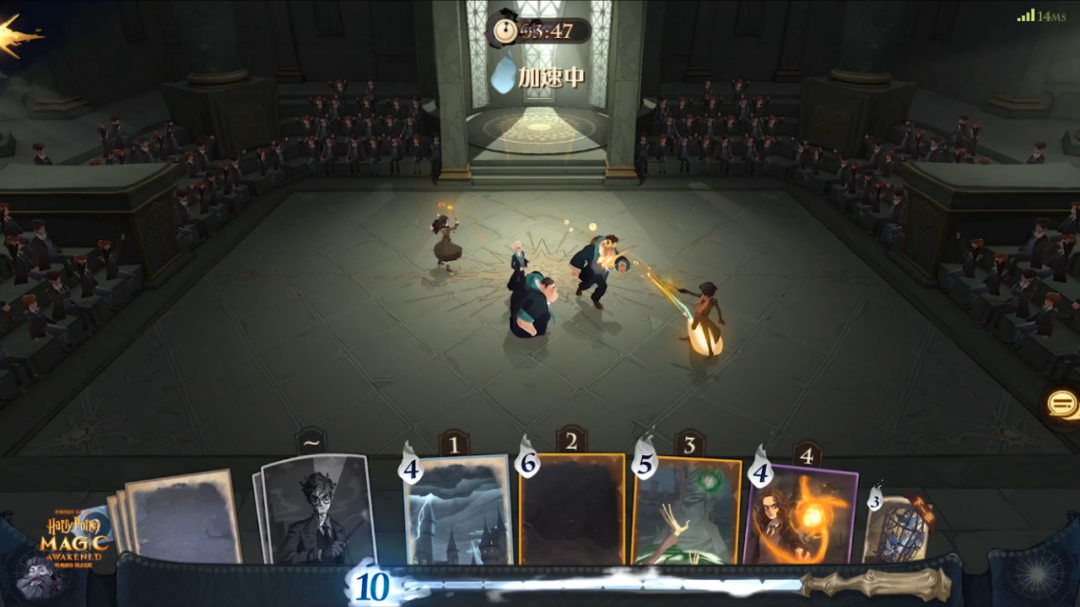Tap the face-down deck pile
This screenshot has width=1080, height=607.
pyautogui.click(x=180, y=516)
